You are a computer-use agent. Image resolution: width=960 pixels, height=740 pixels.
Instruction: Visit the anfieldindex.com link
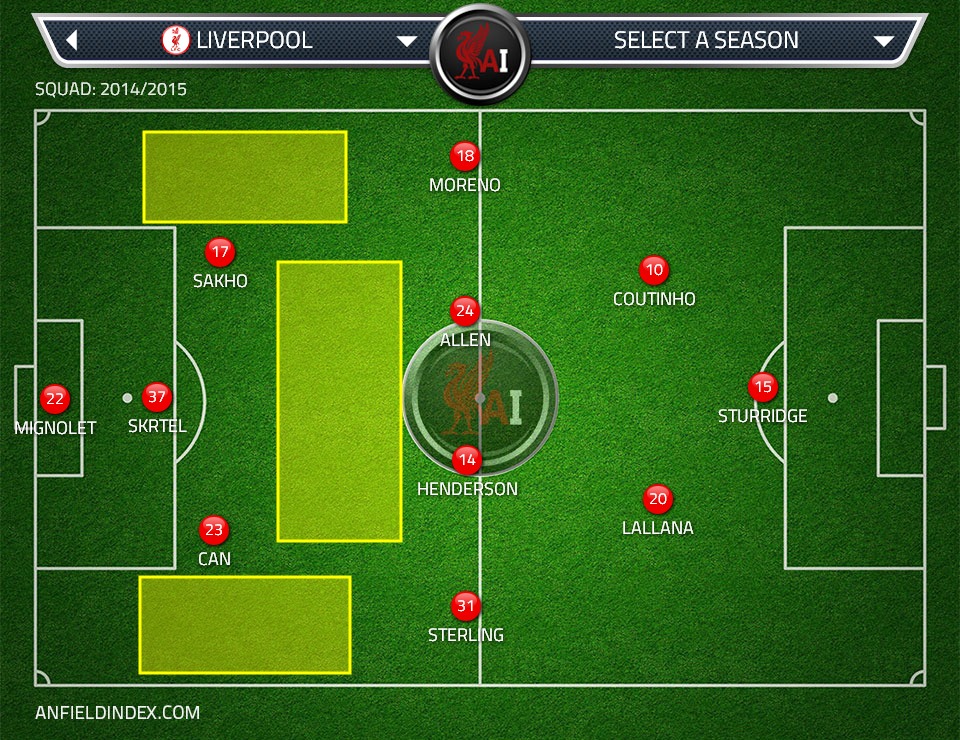tap(117, 713)
